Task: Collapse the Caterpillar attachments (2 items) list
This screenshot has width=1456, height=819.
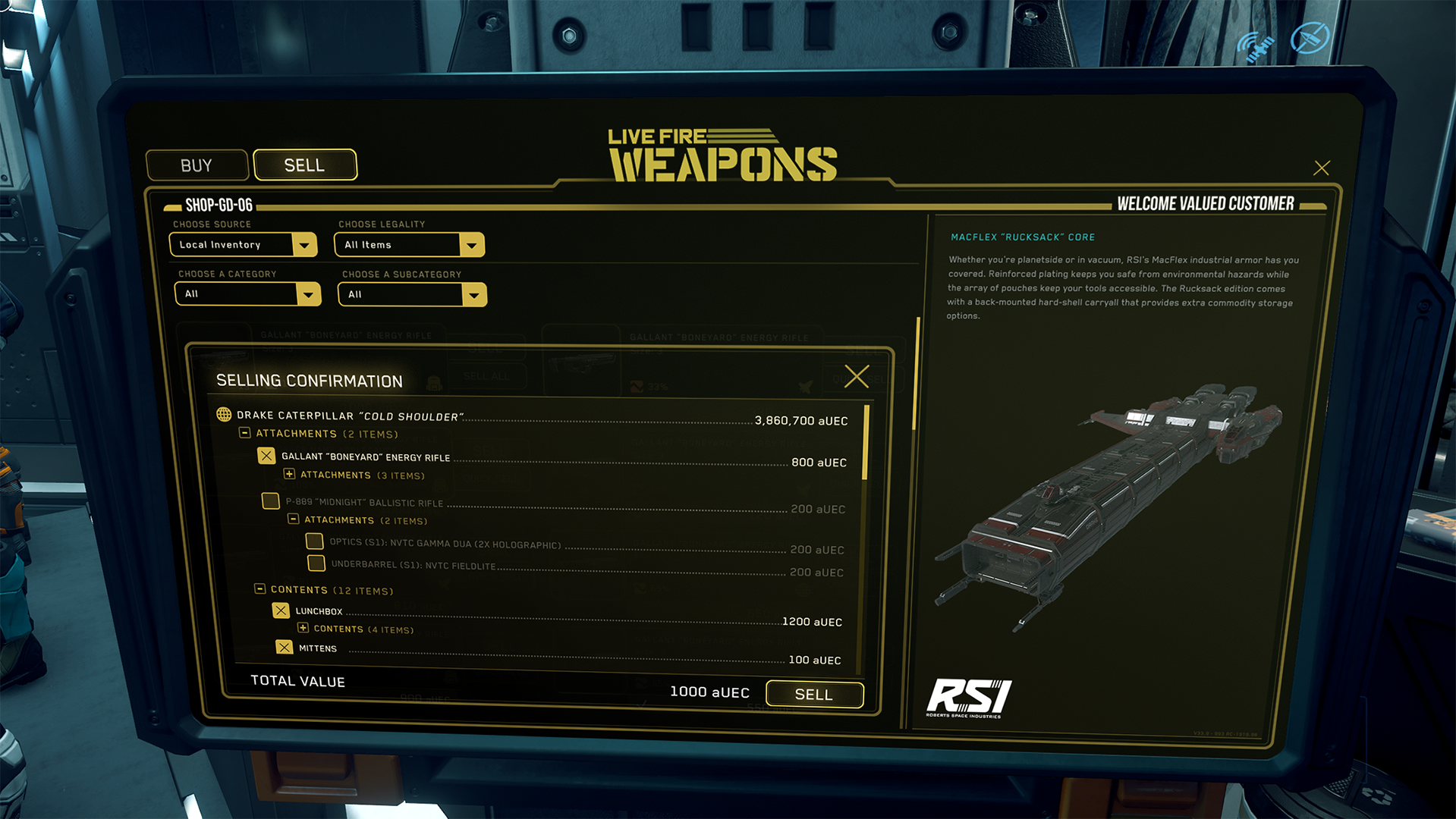Action: (x=245, y=433)
